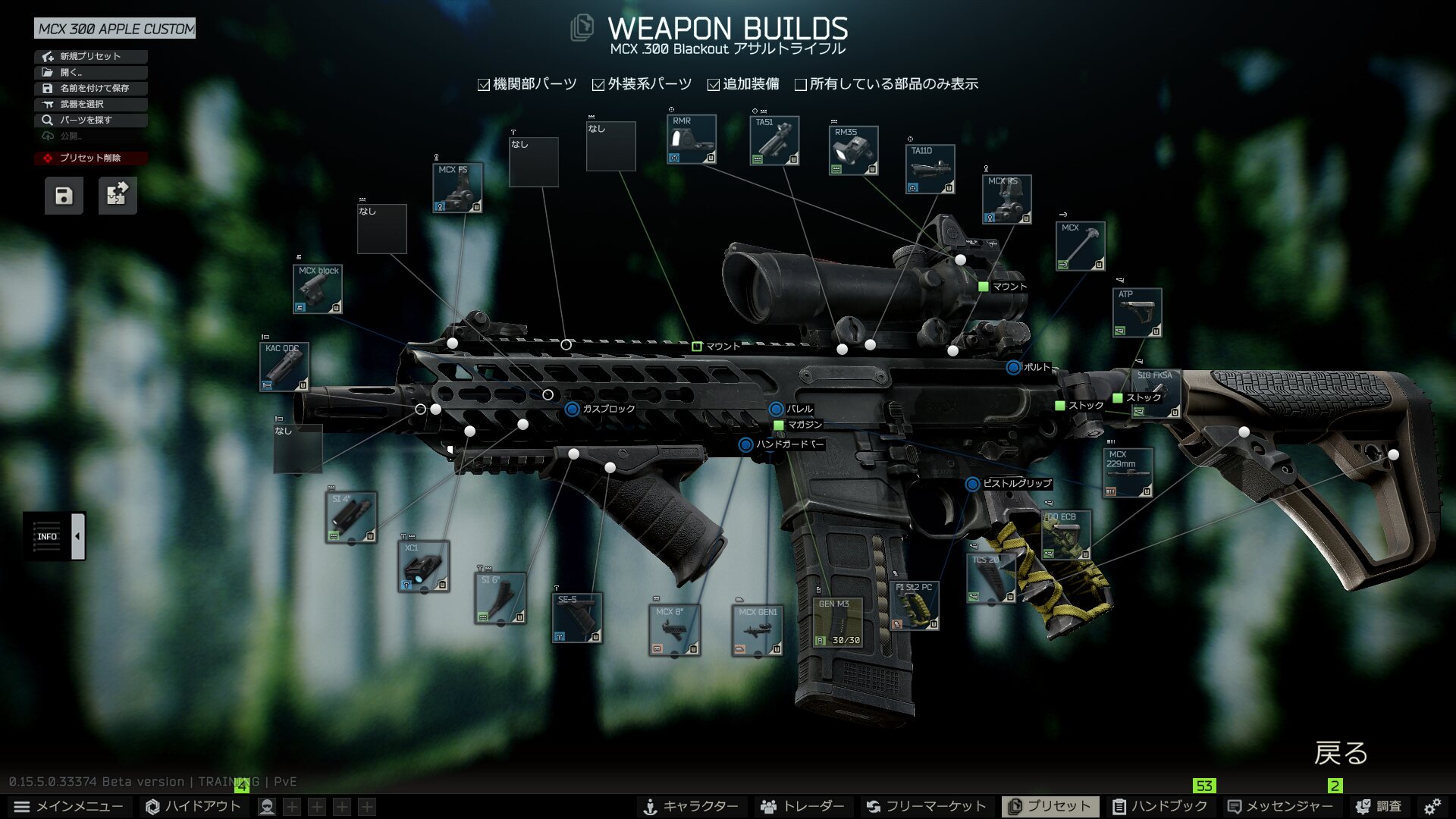The image size is (1456, 819).
Task: Create a new preset (新規プリセット)
Action: [x=90, y=56]
